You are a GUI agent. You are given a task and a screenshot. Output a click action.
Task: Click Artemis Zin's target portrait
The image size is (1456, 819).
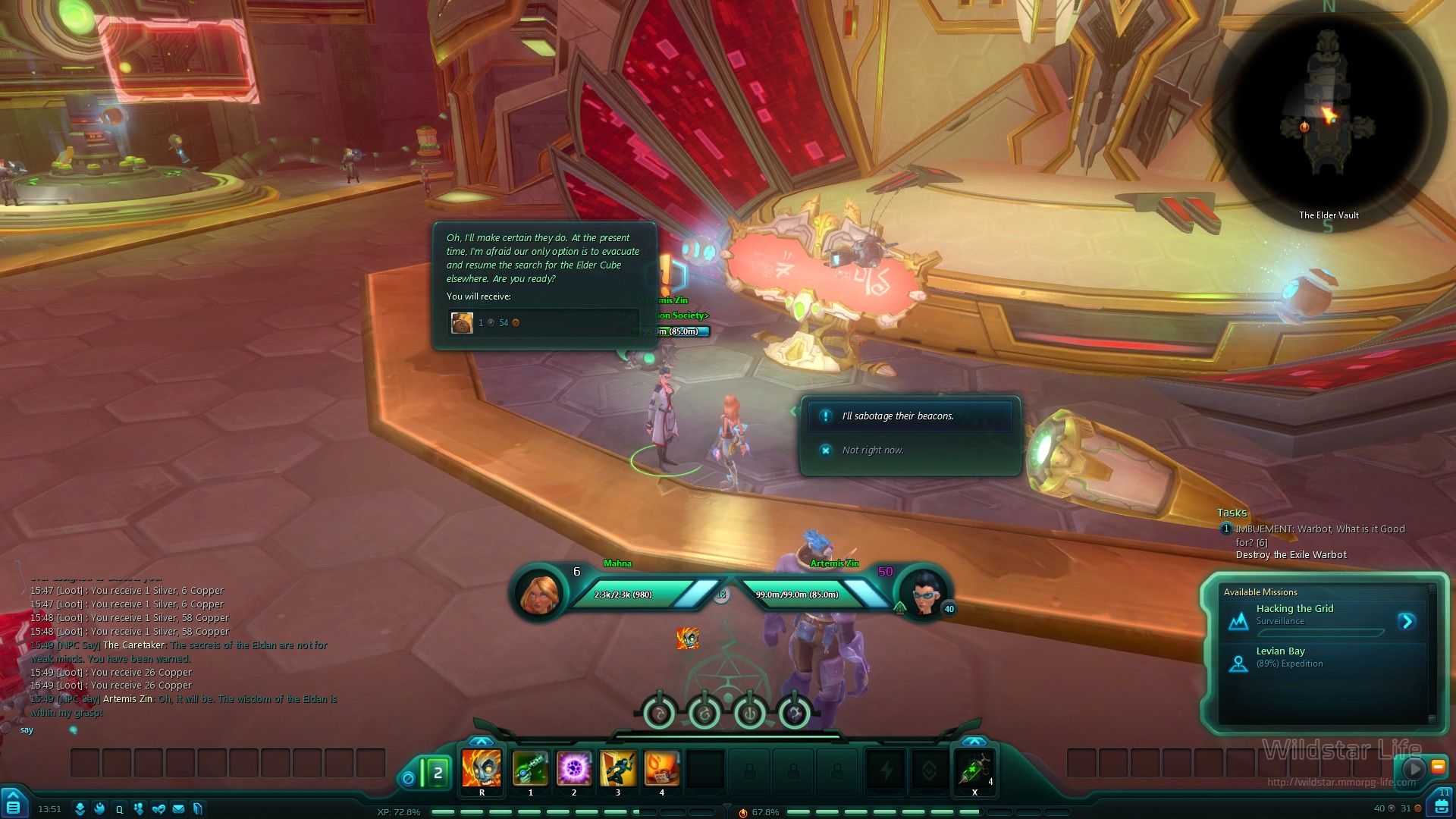(922, 592)
